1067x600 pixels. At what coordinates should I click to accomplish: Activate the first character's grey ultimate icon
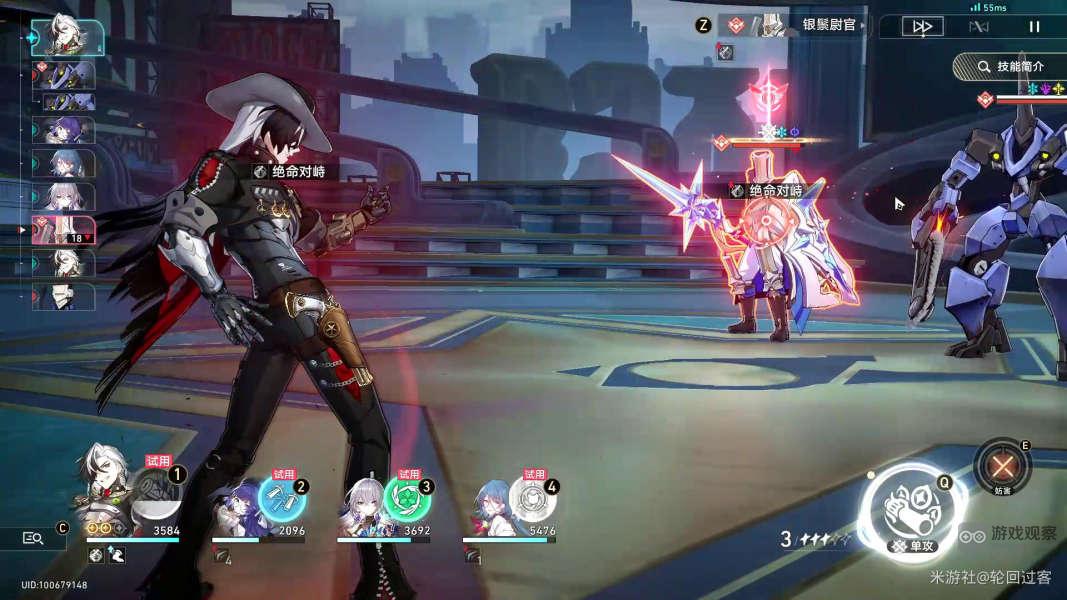156,492
